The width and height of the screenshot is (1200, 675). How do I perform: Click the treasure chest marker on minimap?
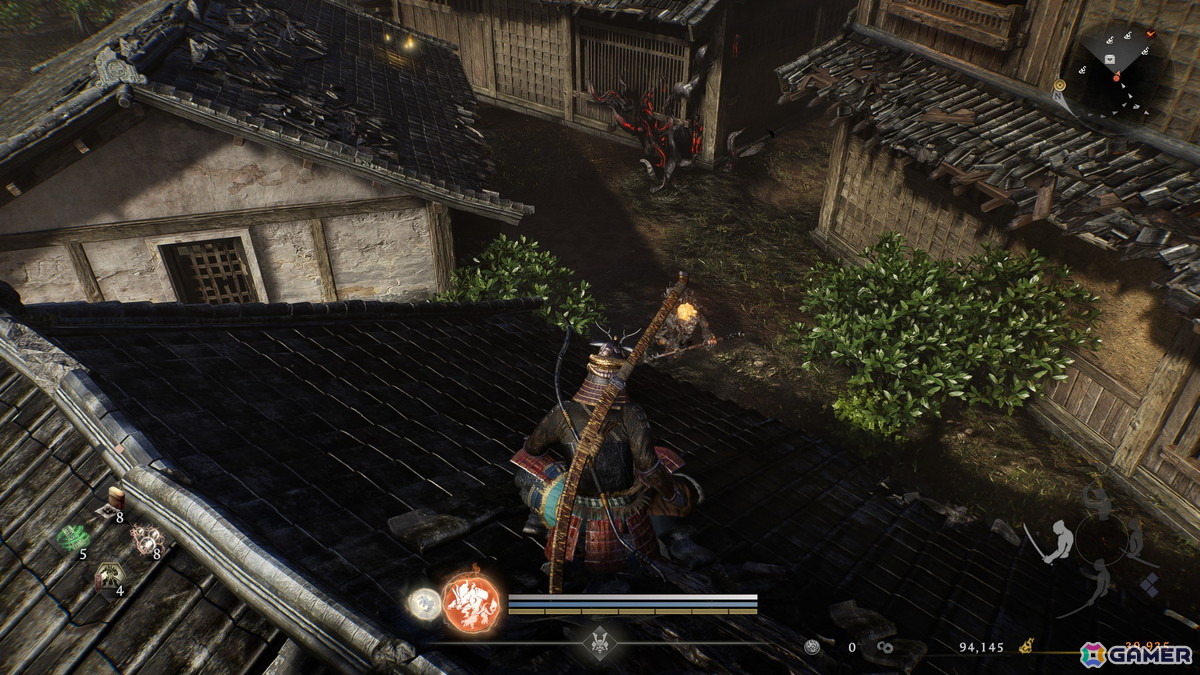(1111, 60)
